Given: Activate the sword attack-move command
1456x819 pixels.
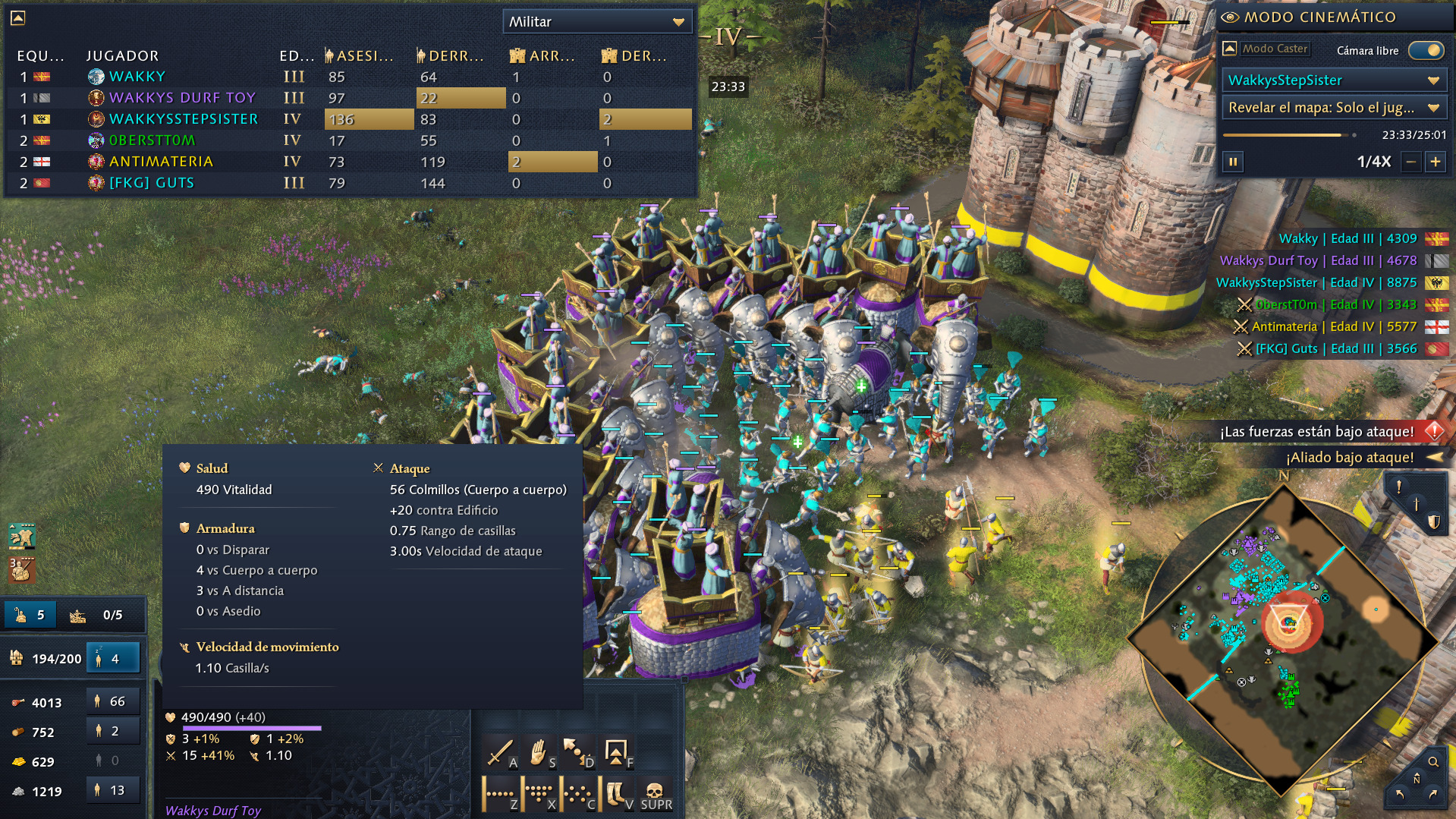Looking at the screenshot, I should pos(500,752).
